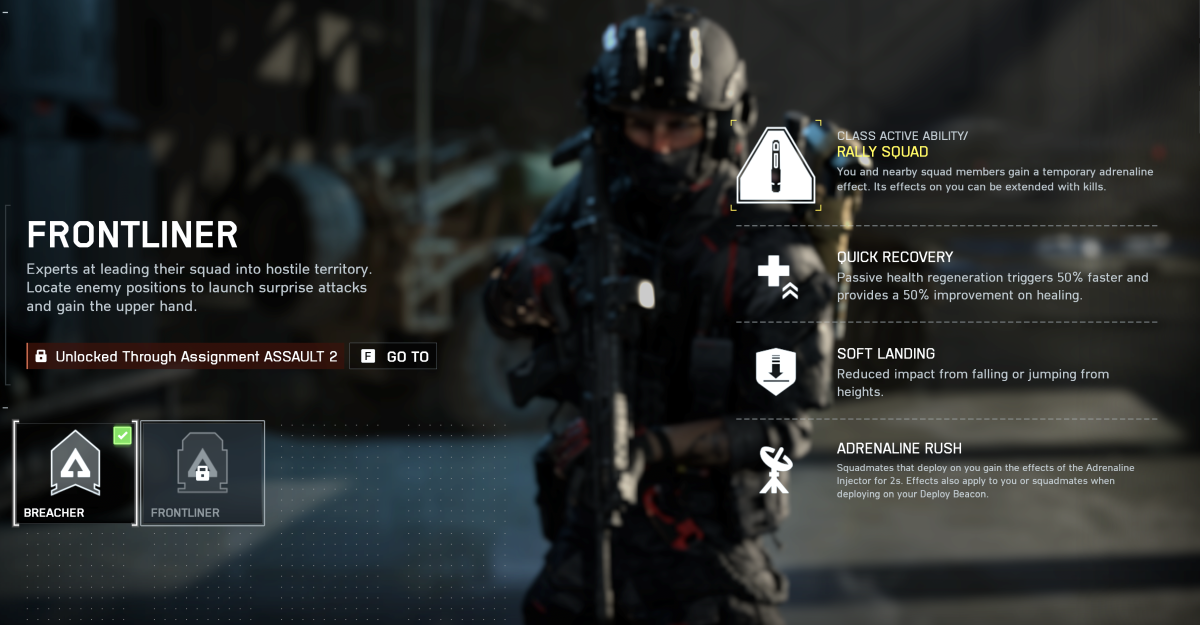Select the Soft Landing shield icon
The image size is (1200, 625).
776,371
